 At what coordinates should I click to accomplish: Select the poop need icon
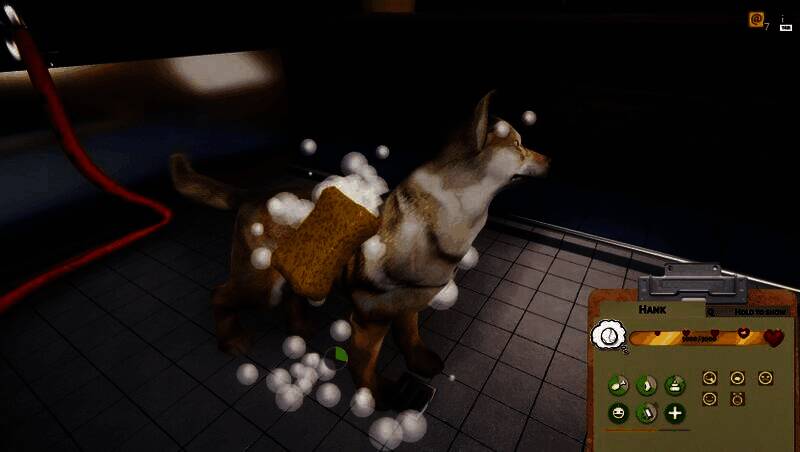(675, 384)
